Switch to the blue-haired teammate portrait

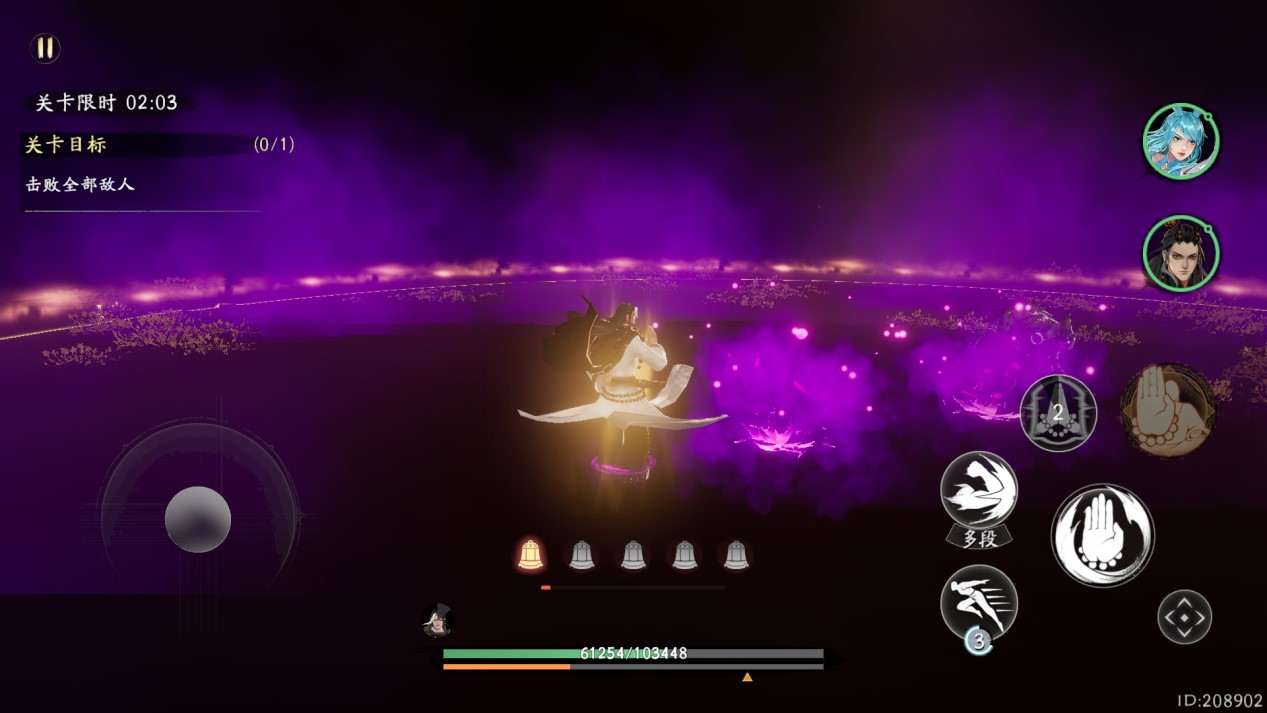[1181, 141]
